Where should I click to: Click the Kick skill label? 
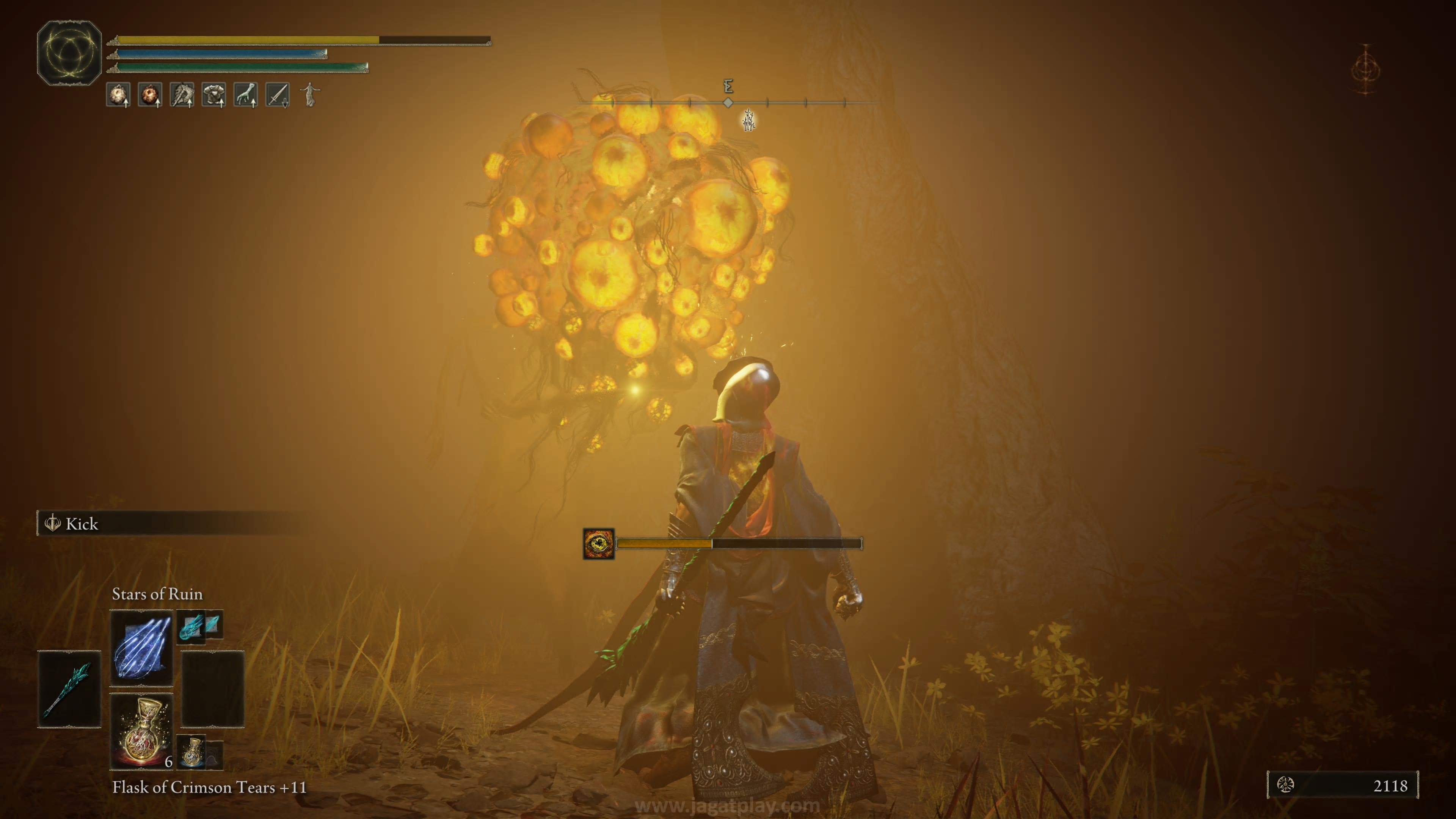(82, 524)
